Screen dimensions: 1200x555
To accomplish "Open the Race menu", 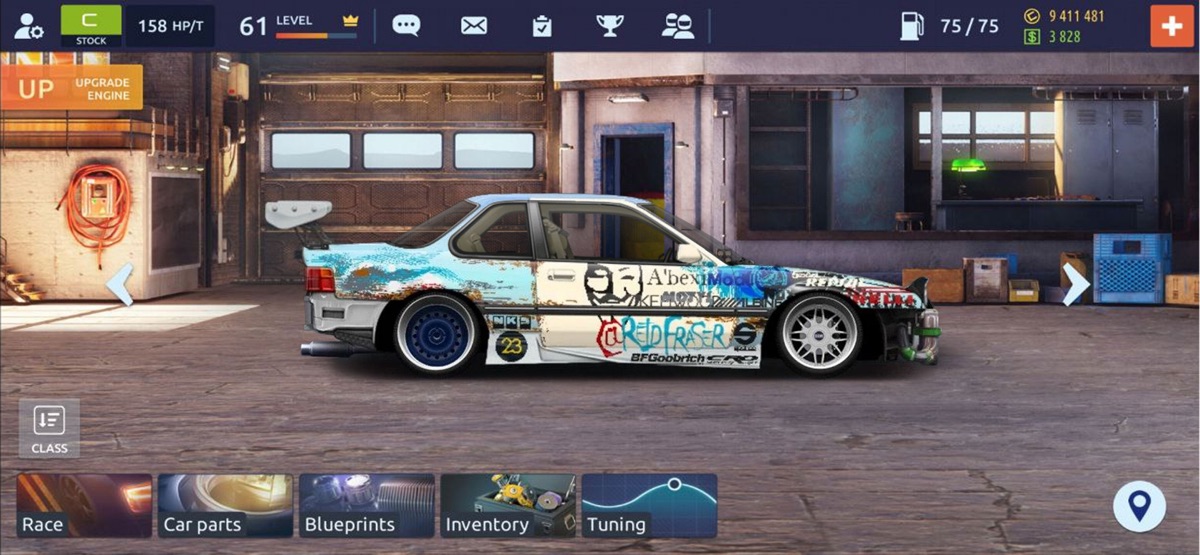I will (x=85, y=506).
